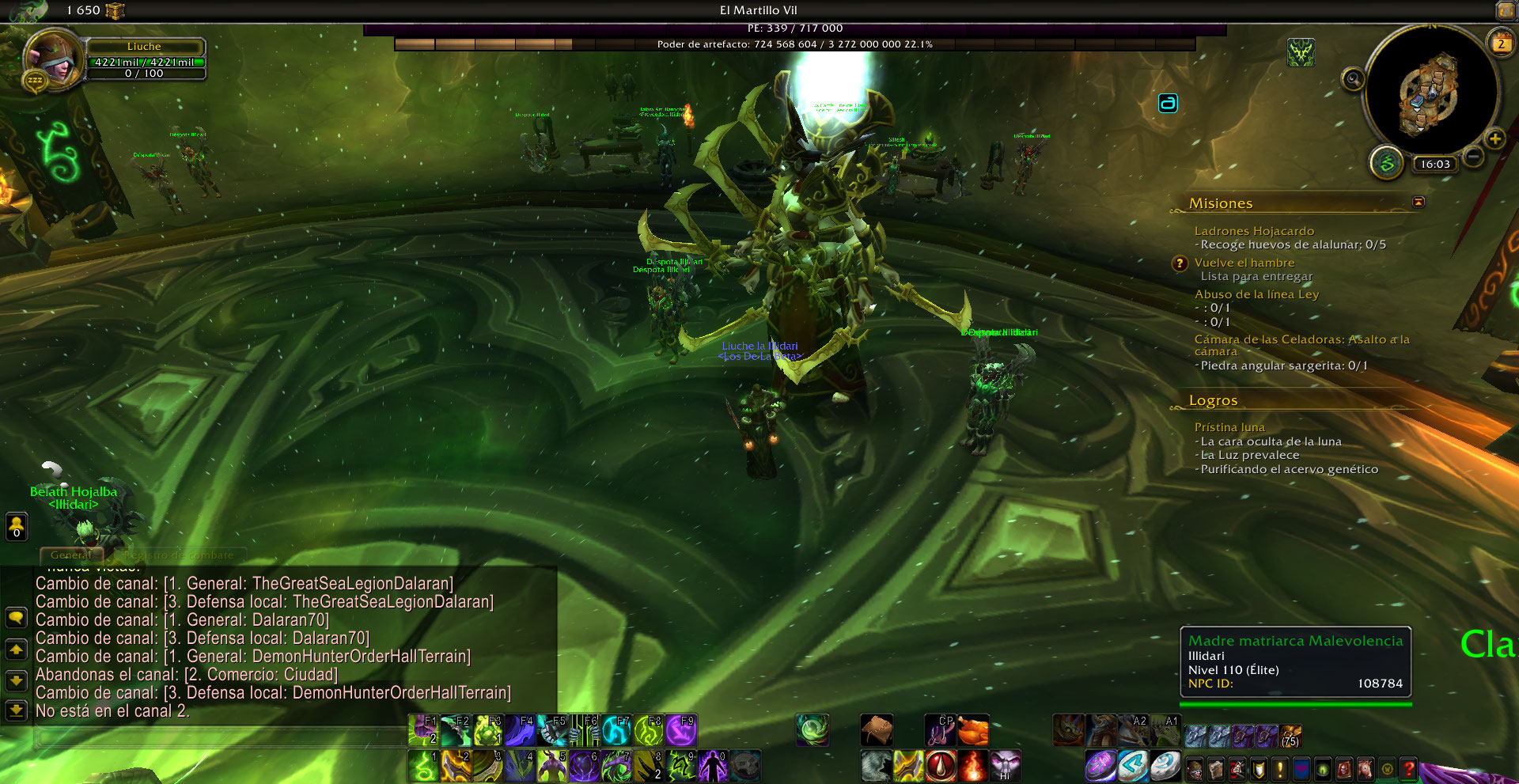This screenshot has height=784, width=1519.
Task: Click the minimap tracking magnifier button
Action: [1353, 78]
